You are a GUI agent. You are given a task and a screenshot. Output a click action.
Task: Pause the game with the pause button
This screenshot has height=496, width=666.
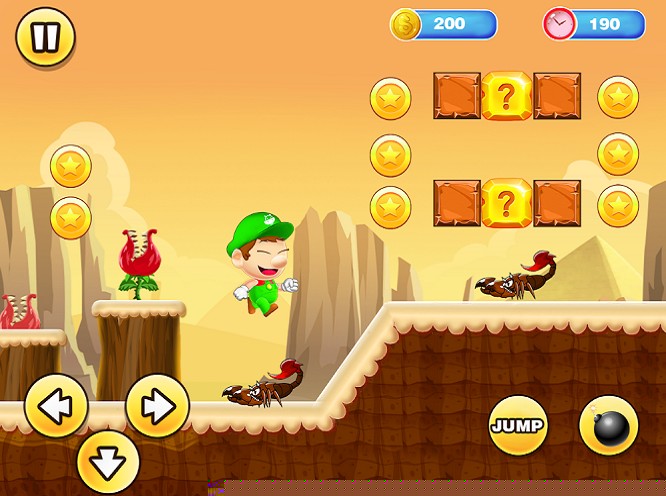[45, 38]
